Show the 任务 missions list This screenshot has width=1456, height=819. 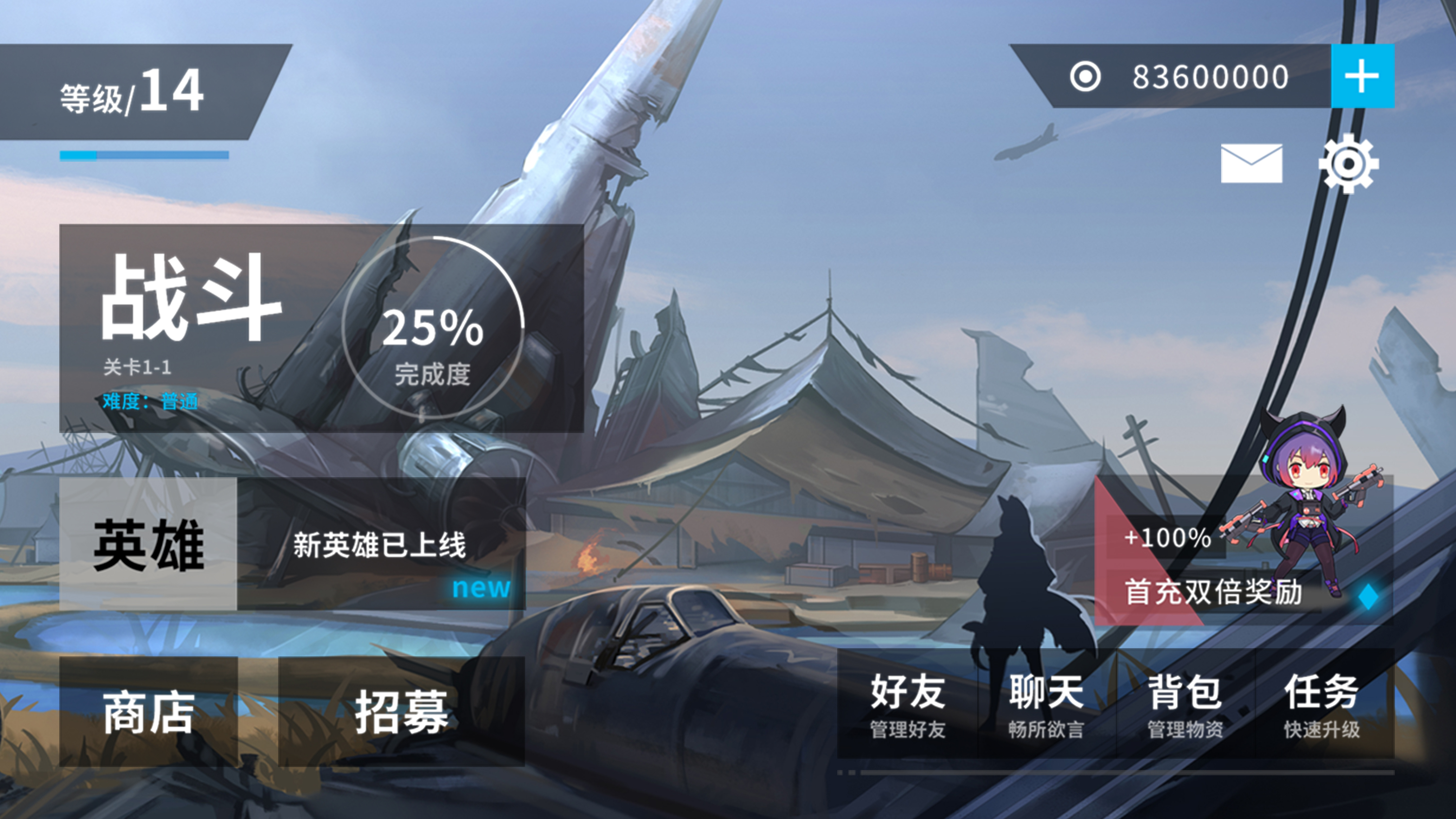pyautogui.click(x=1323, y=703)
